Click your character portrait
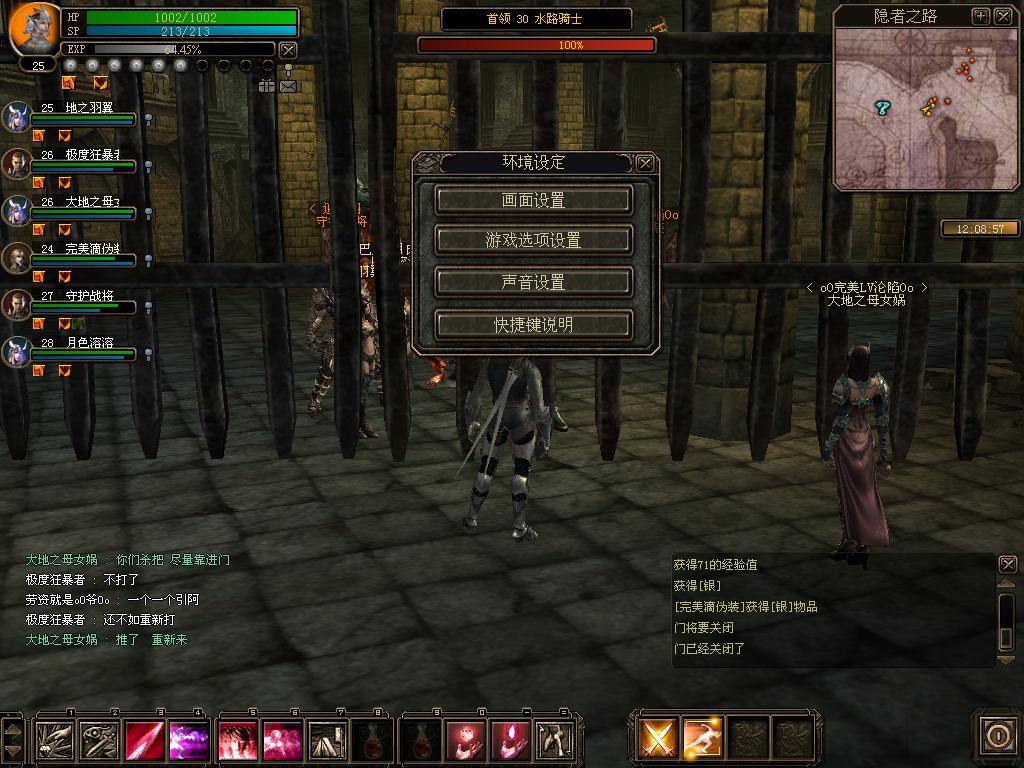 [35, 28]
